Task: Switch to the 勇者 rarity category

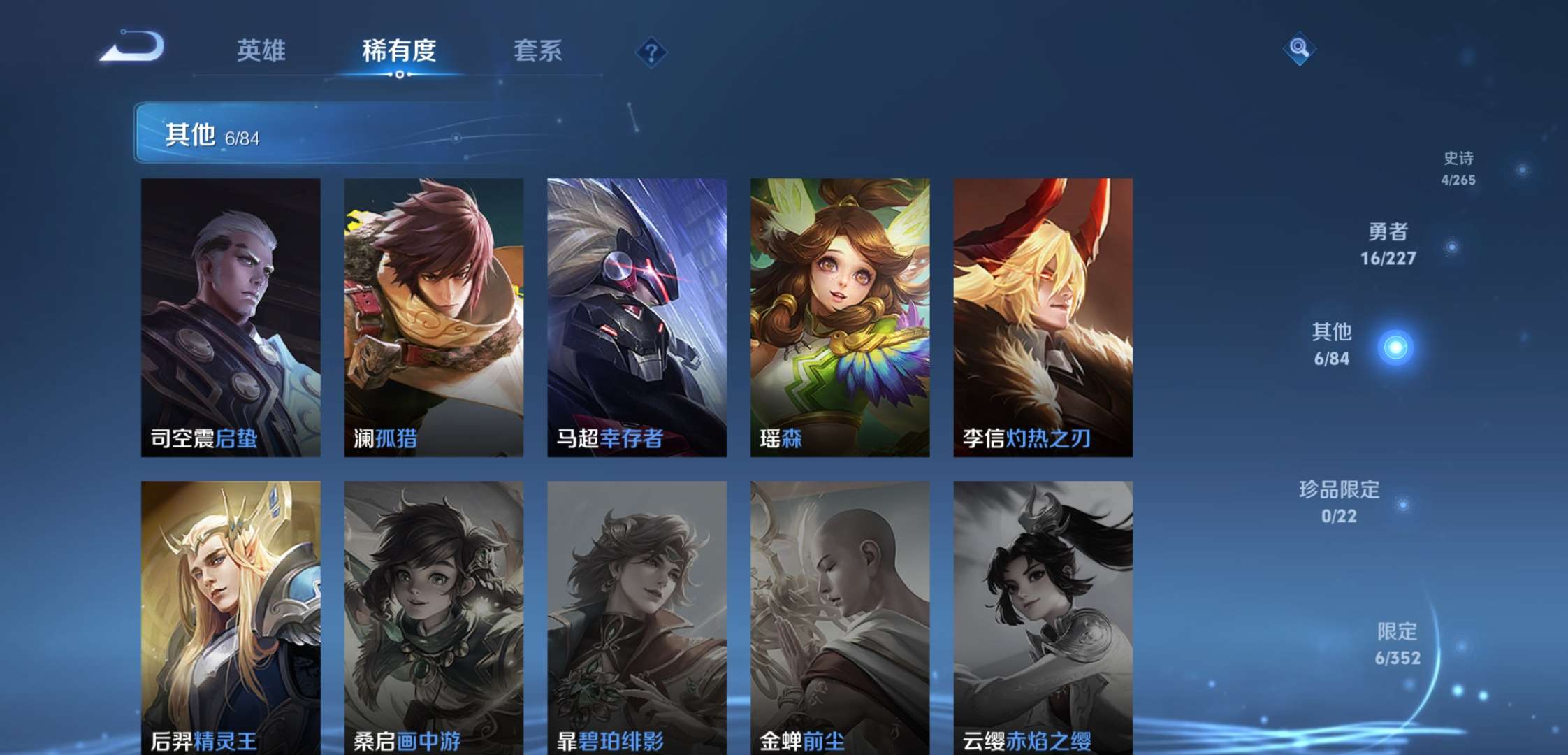Action: point(1388,244)
